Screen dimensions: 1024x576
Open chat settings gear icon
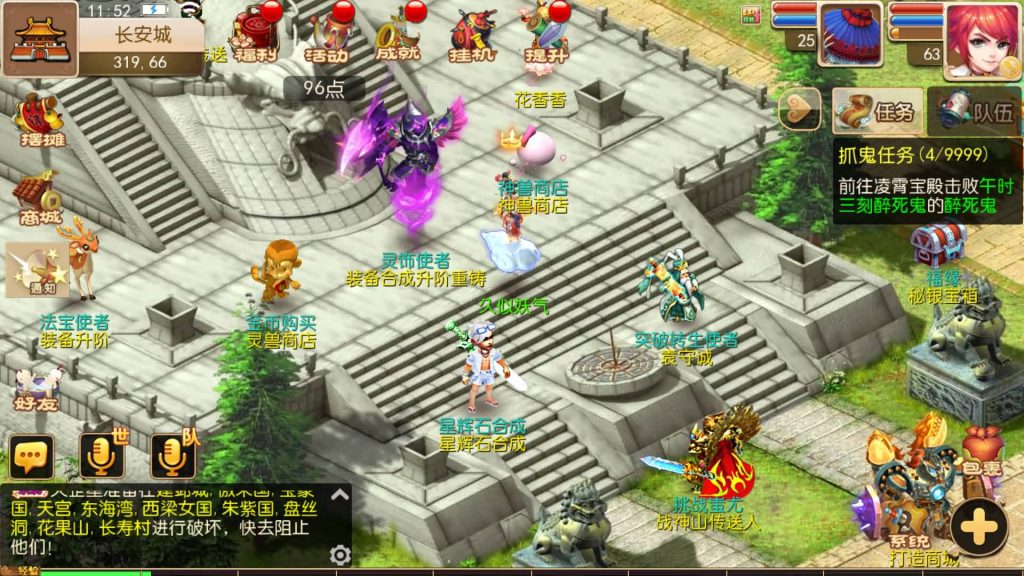[340, 555]
